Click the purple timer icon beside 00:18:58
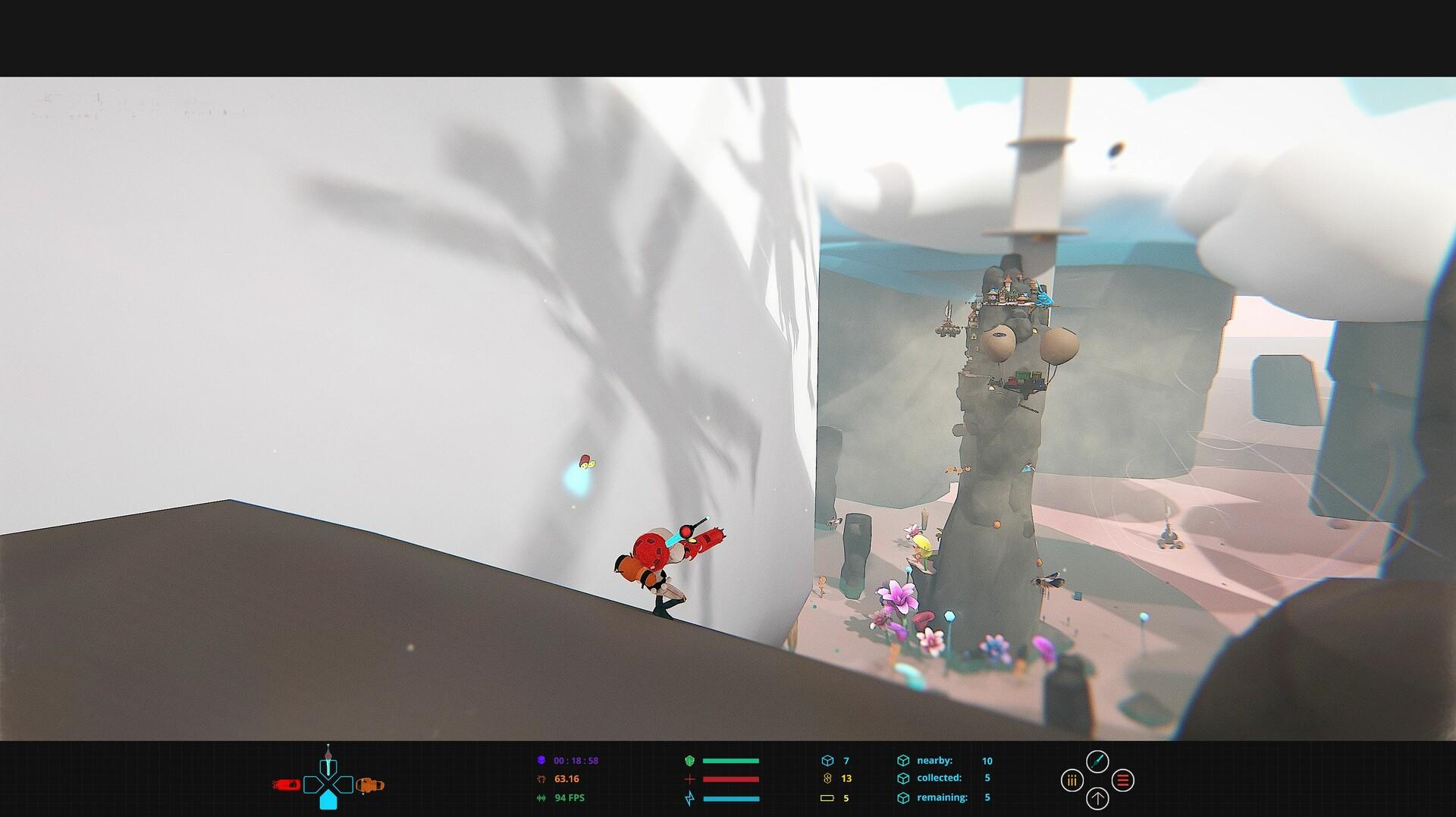Screen dimensions: 1456x817 point(541,760)
